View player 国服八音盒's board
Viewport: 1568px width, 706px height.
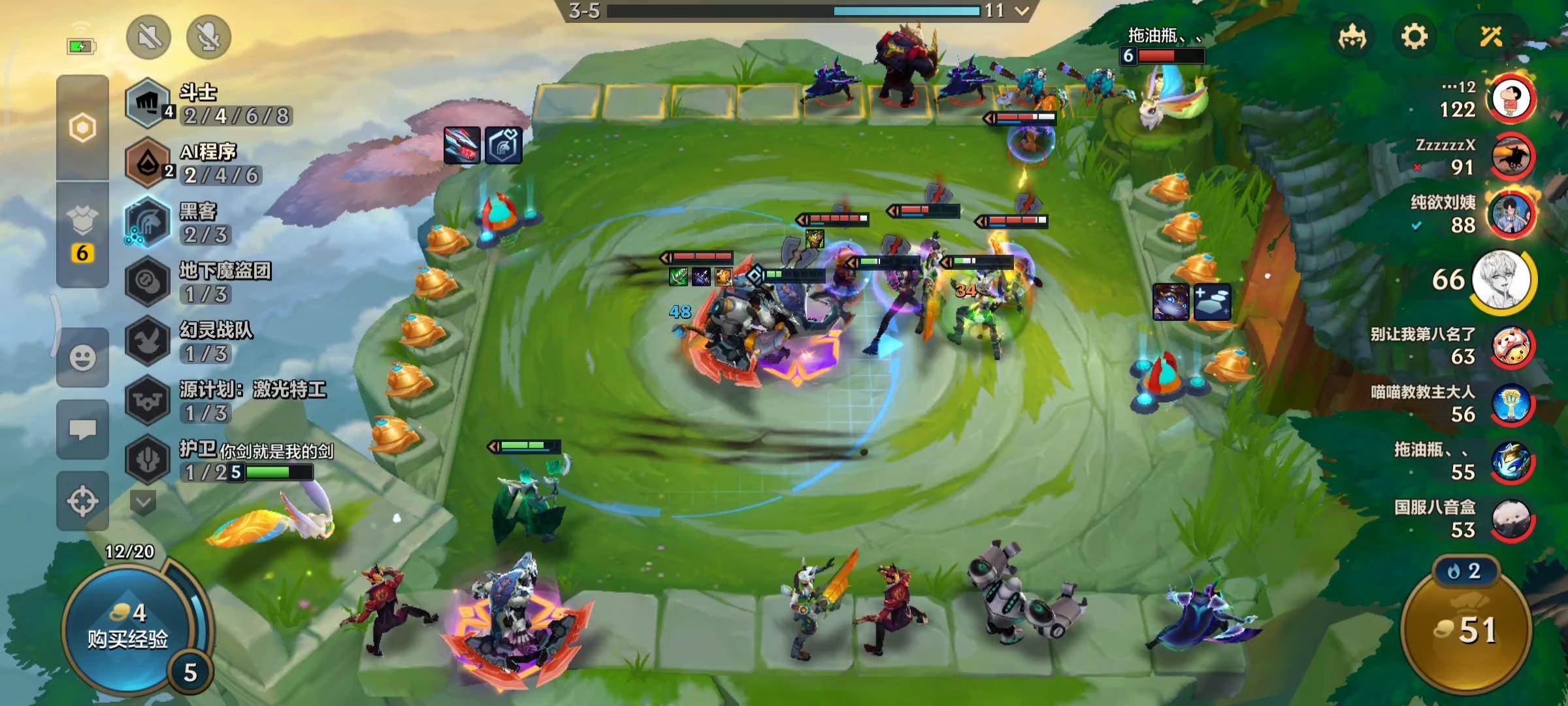click(x=1511, y=520)
